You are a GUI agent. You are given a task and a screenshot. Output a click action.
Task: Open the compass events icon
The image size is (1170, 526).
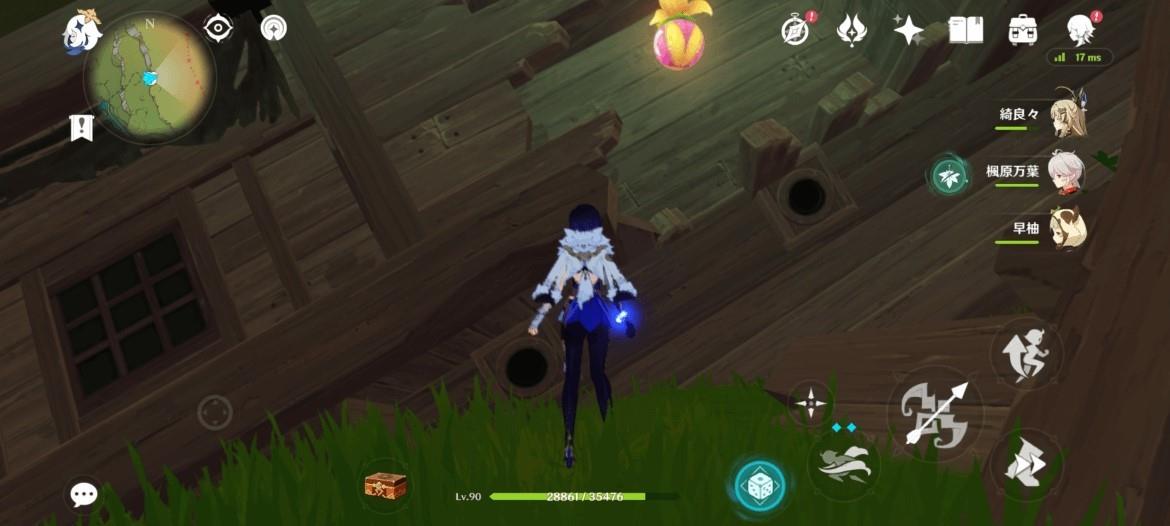click(x=796, y=30)
